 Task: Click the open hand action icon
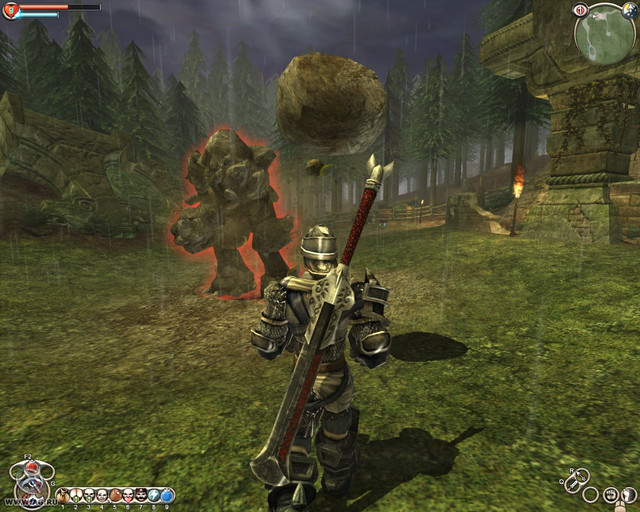[x=629, y=494]
